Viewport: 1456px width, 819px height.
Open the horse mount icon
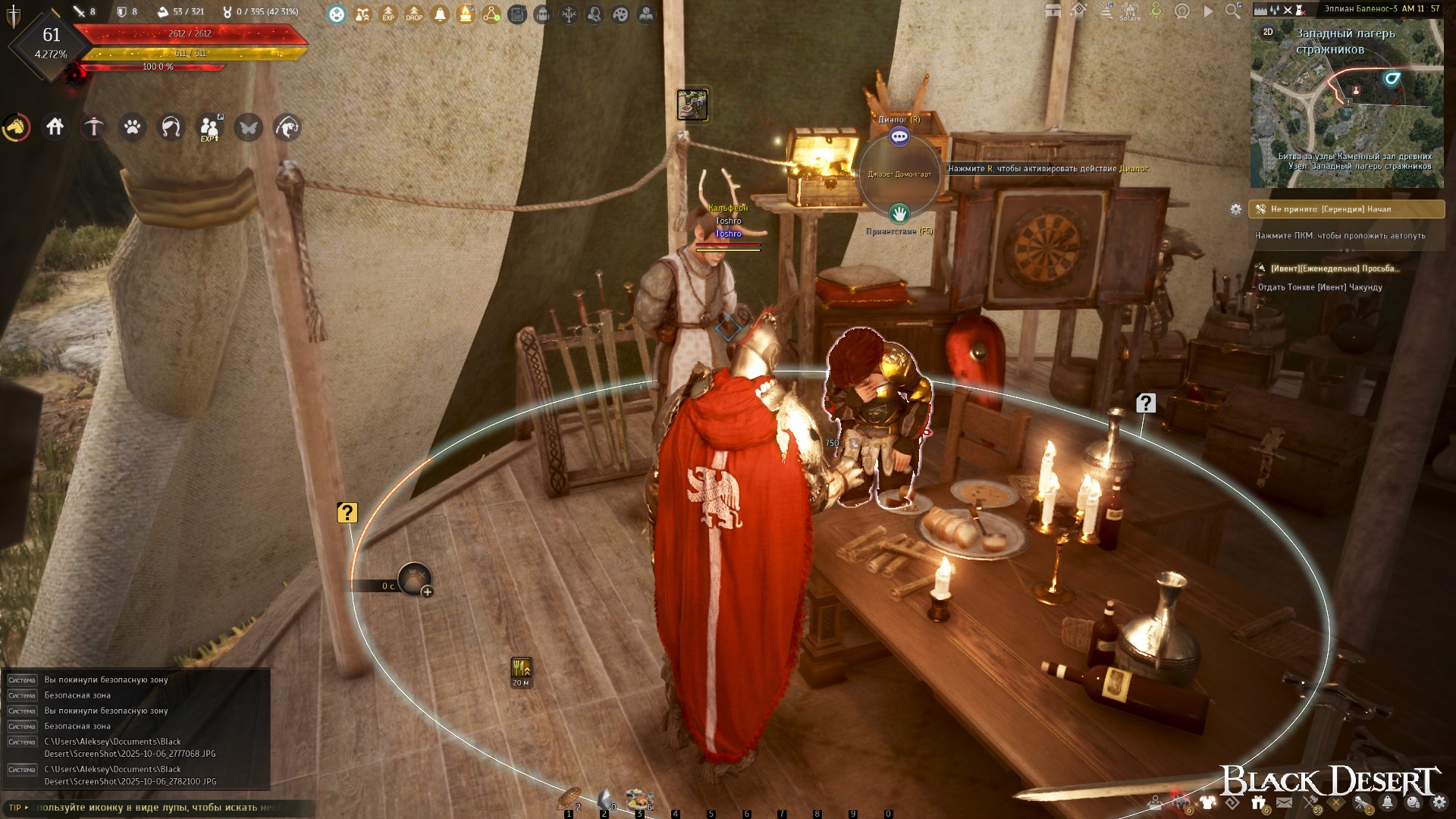[17, 127]
